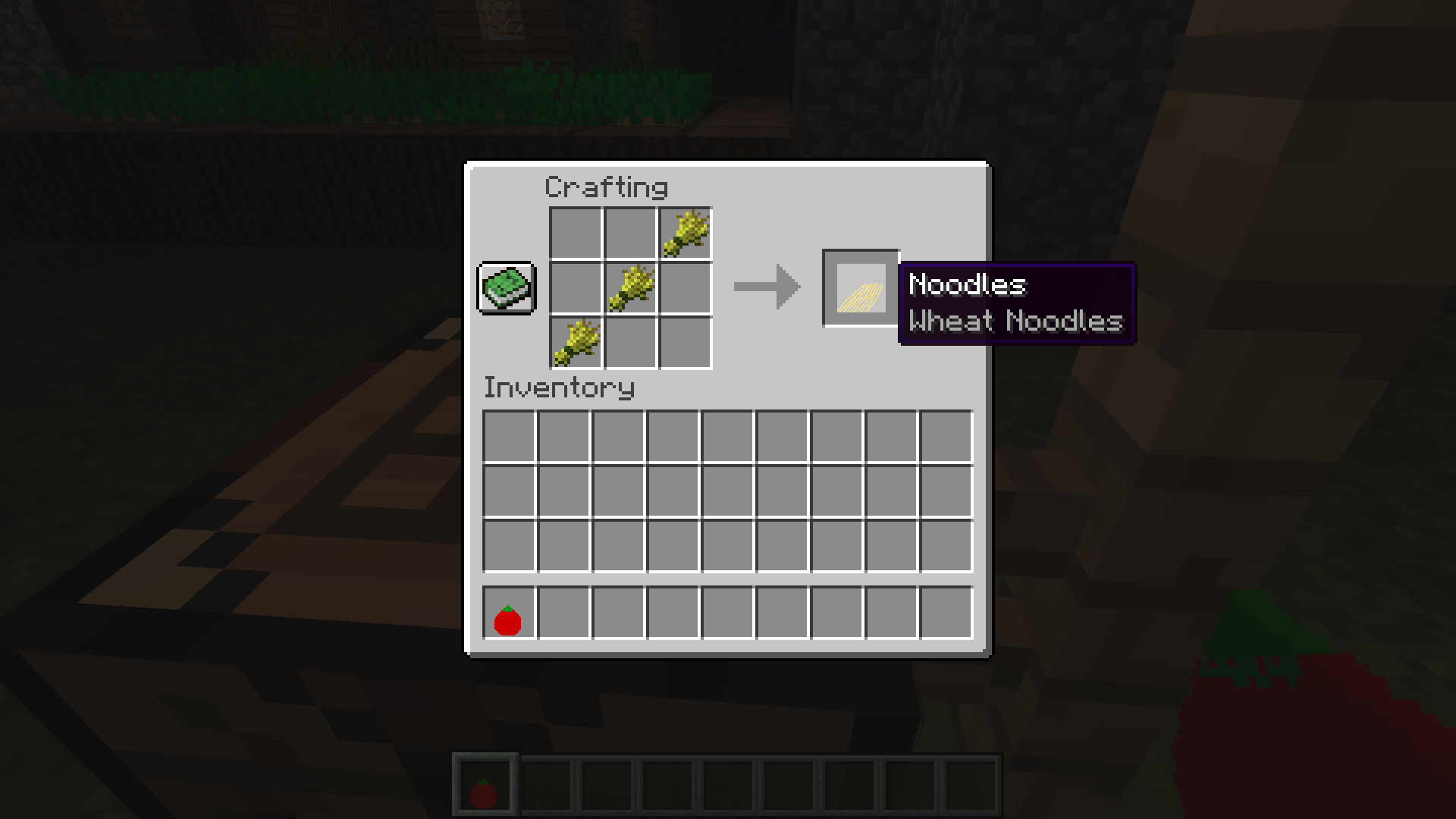This screenshot has width=1456, height=819.
Task: Click the crafting arrow
Action: coord(766,288)
